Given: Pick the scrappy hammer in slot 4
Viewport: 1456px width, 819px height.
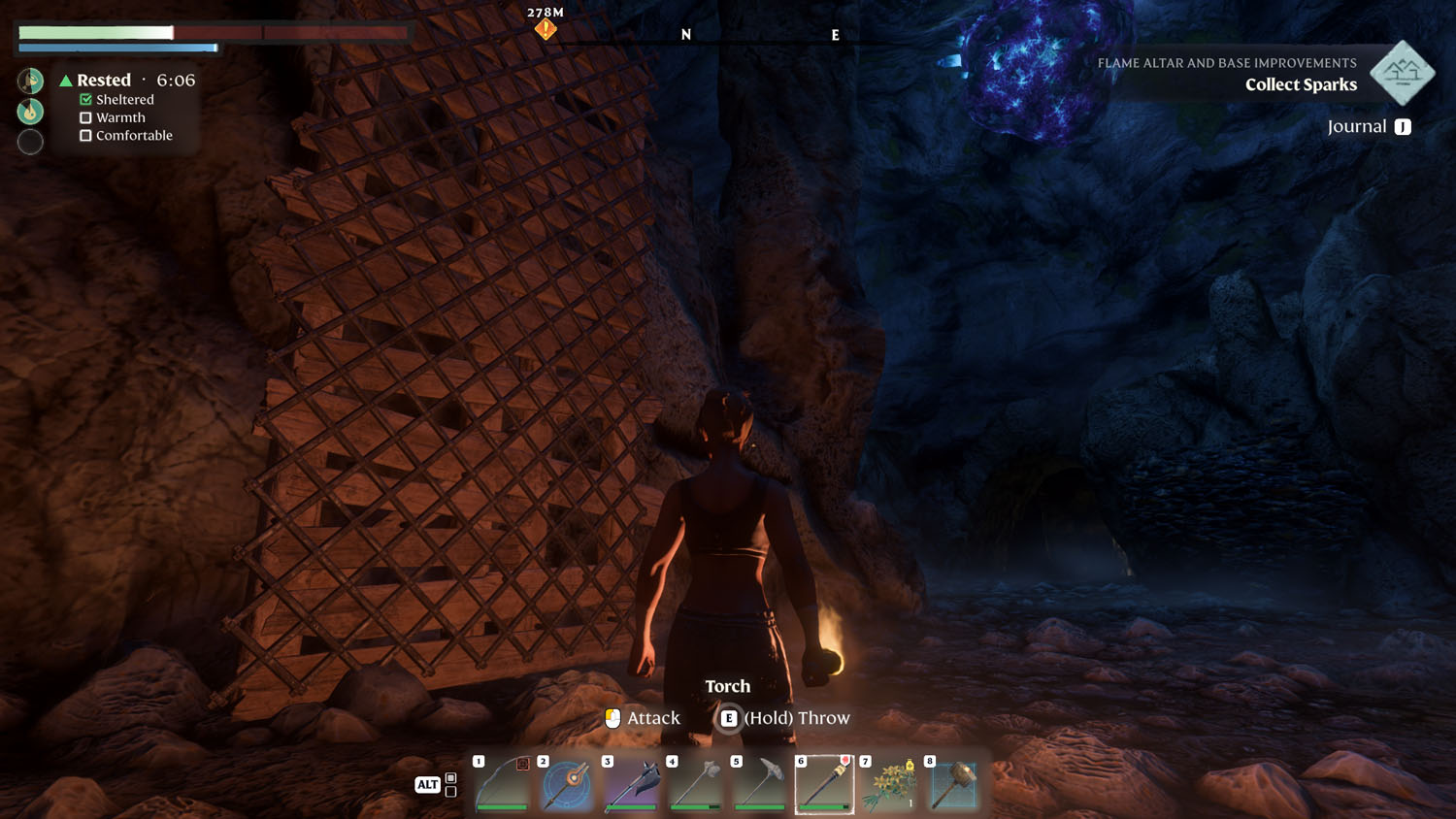Looking at the screenshot, I should pyautogui.click(x=695, y=784).
